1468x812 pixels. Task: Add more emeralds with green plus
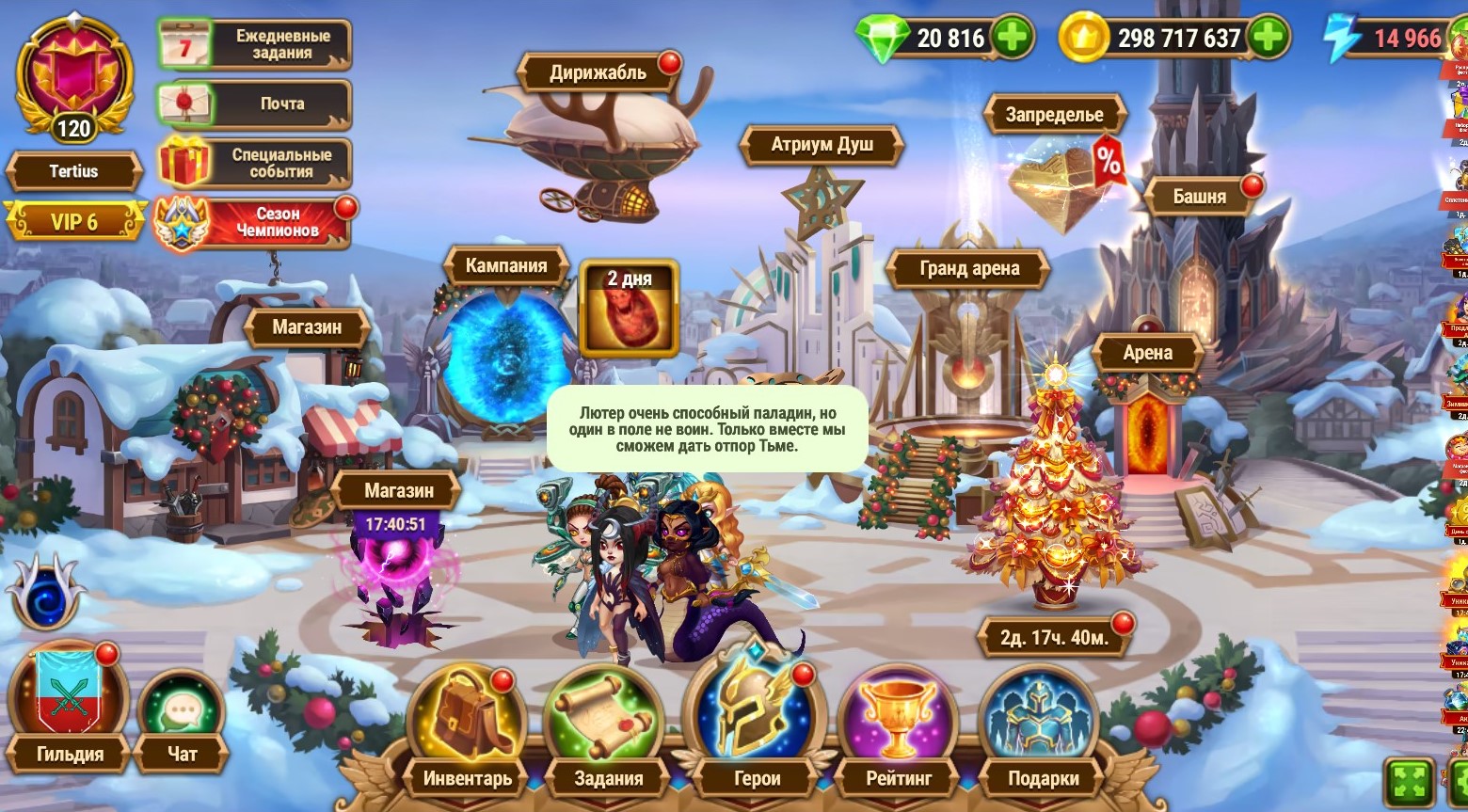pos(1013,38)
